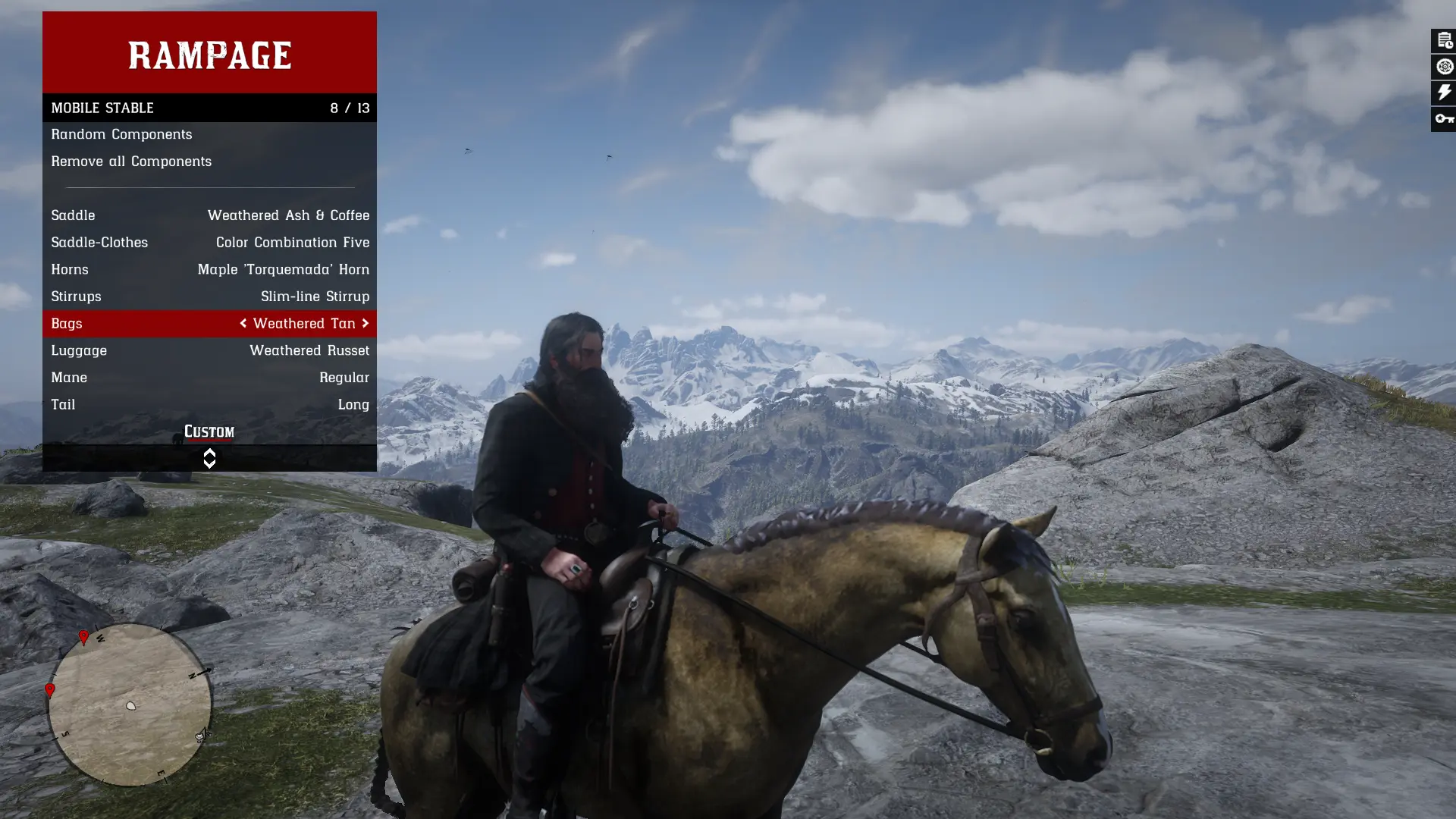Click right arrow next to Weathered Tan

coord(364,324)
